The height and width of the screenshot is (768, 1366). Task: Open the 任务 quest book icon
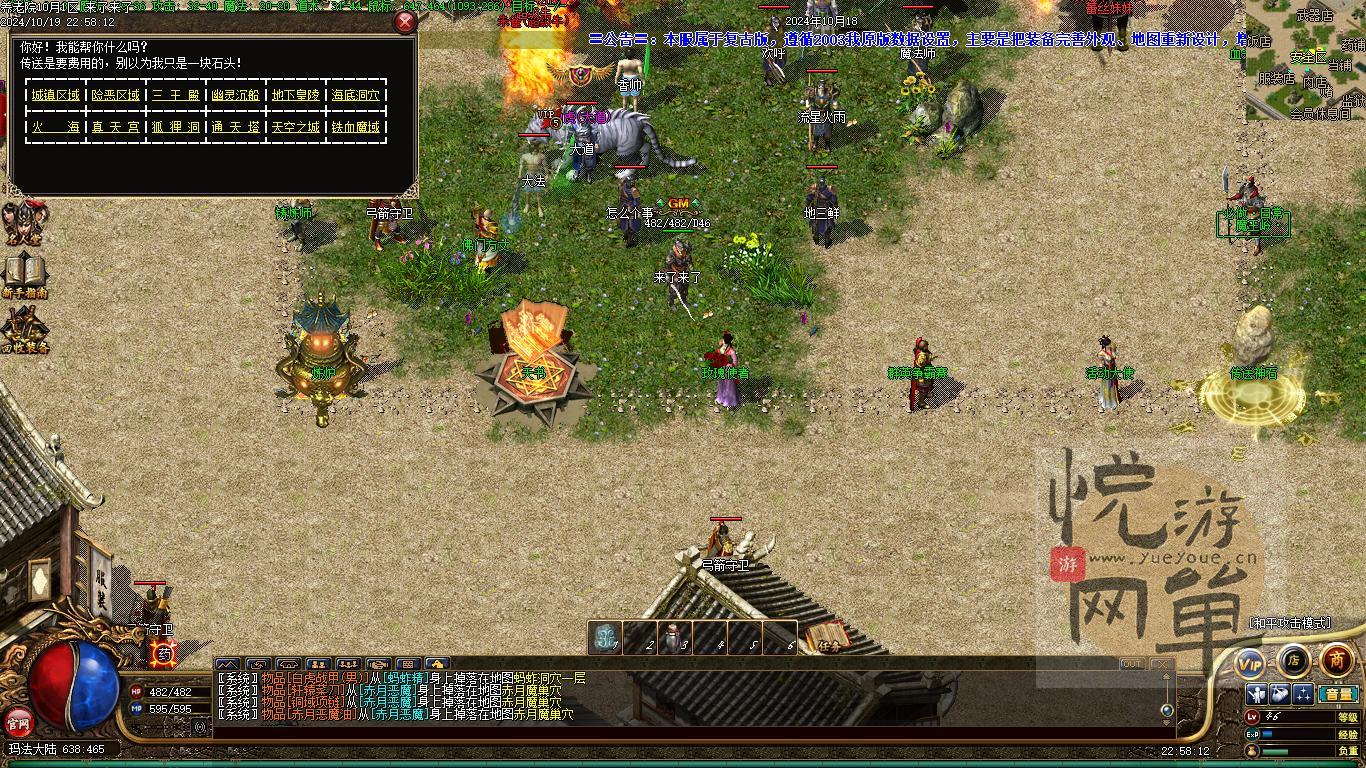tap(826, 638)
